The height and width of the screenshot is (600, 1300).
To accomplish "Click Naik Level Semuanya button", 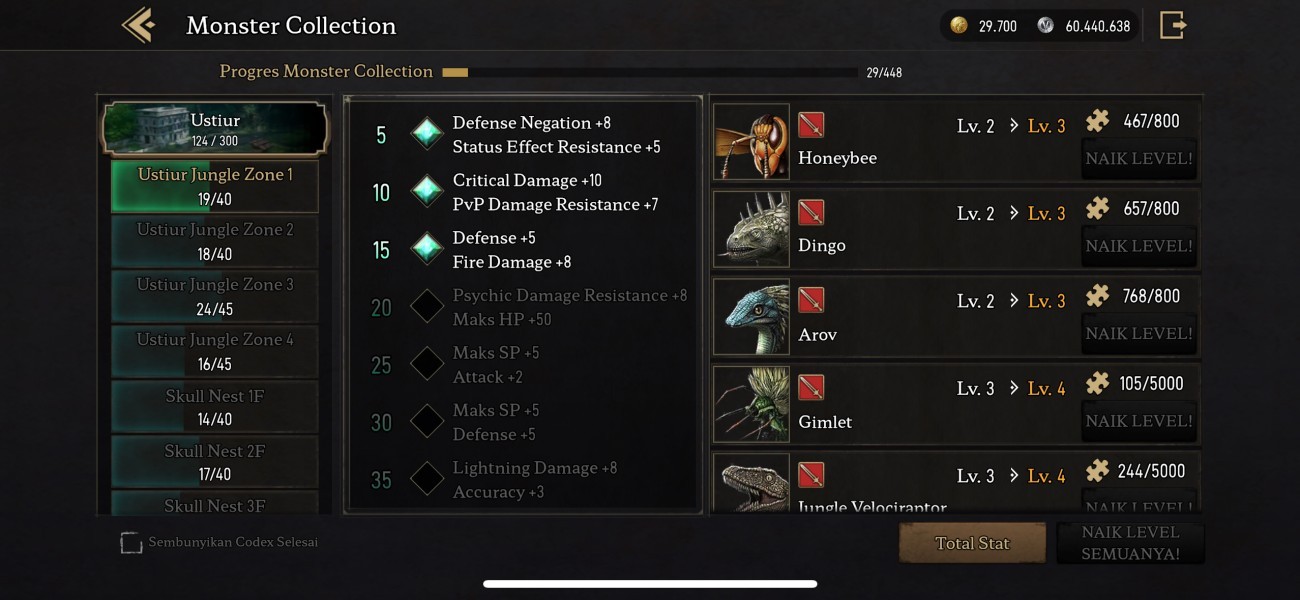I will coord(1130,543).
